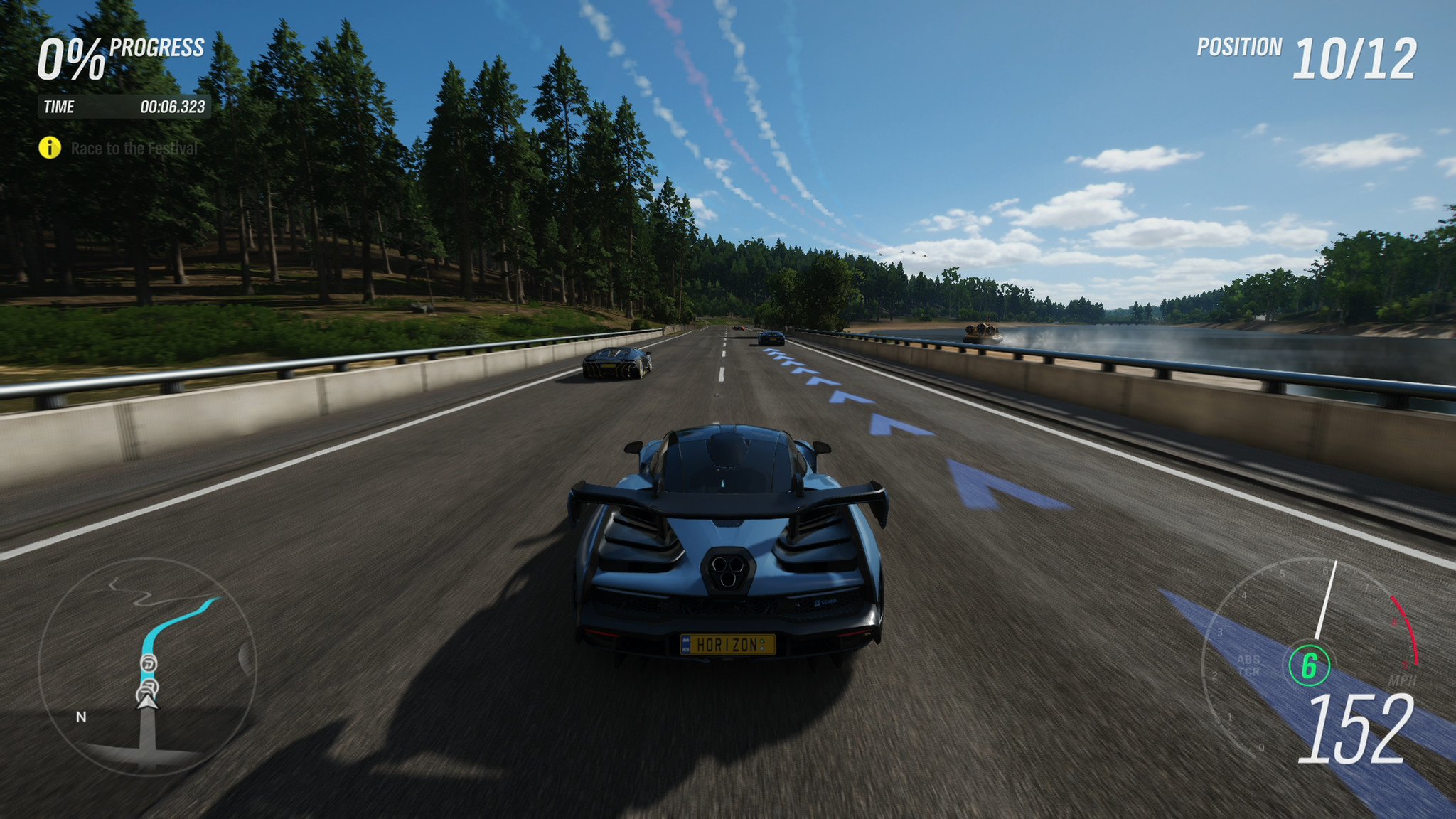Click the player arrow marker on the minimap

[147, 702]
